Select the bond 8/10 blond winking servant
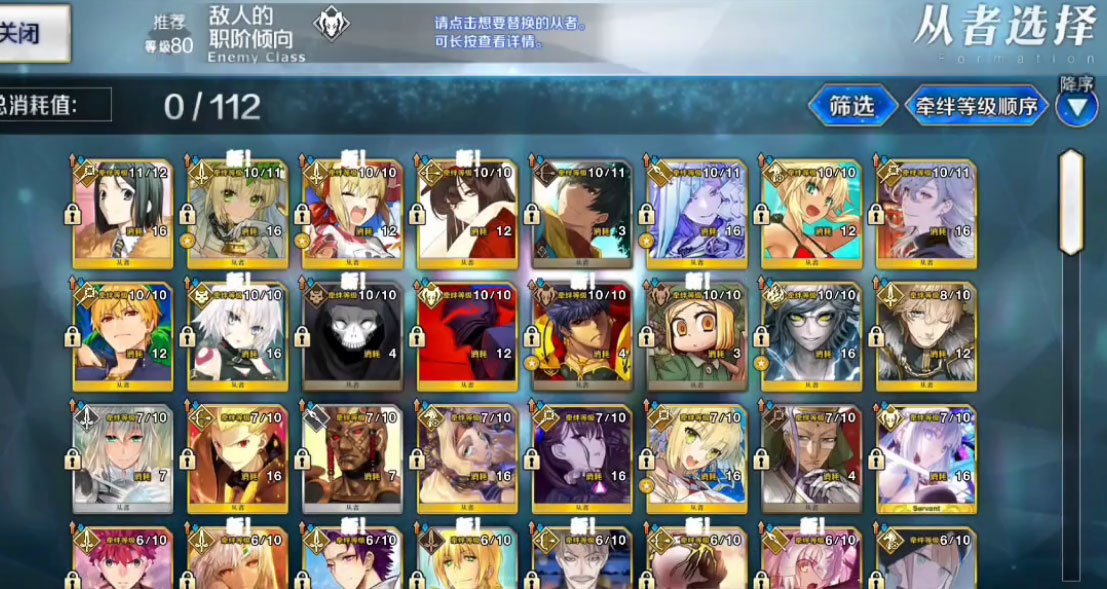This screenshot has height=589, width=1107. tap(926, 335)
